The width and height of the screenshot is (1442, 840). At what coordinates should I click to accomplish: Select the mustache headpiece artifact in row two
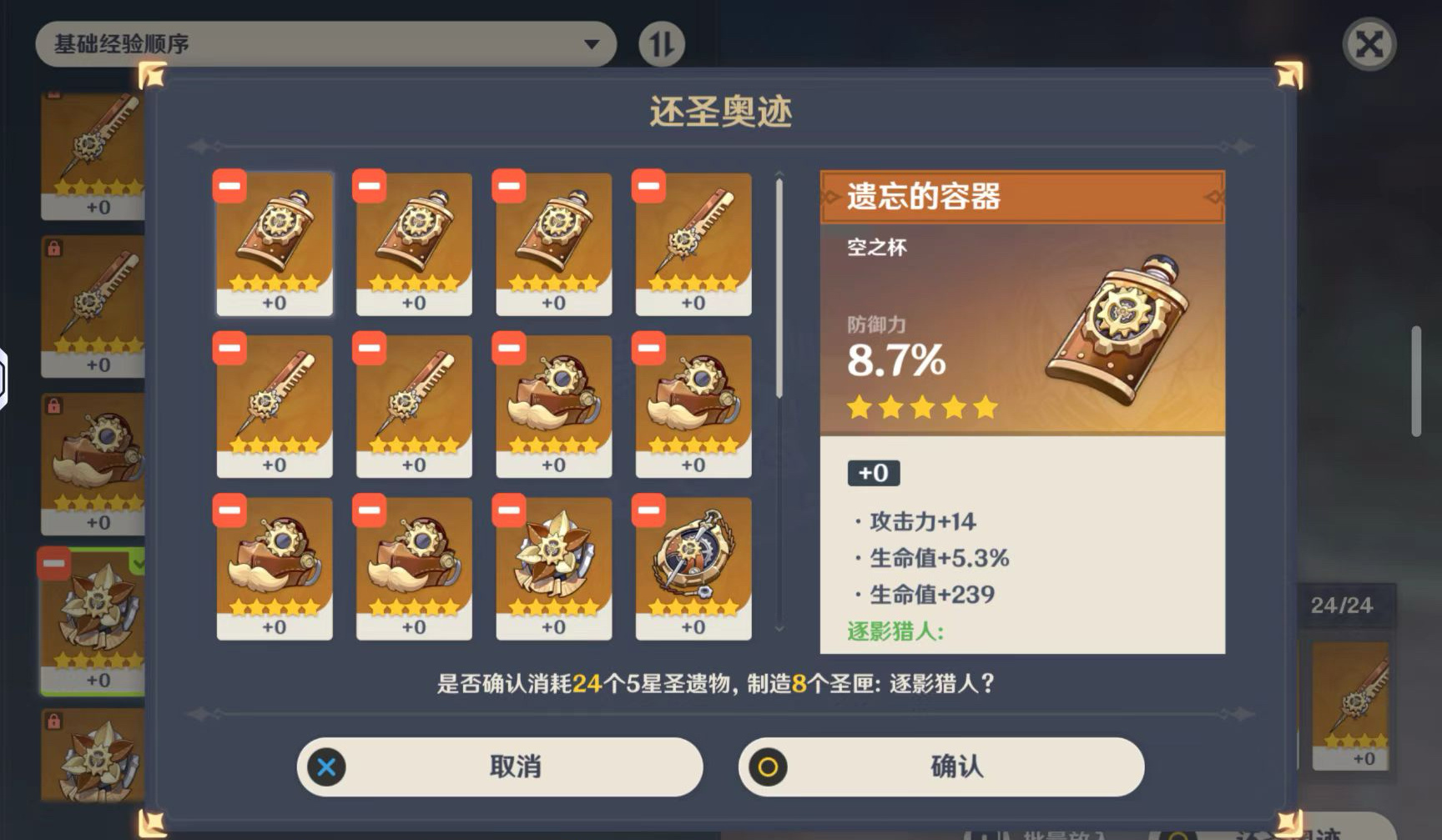pos(553,406)
